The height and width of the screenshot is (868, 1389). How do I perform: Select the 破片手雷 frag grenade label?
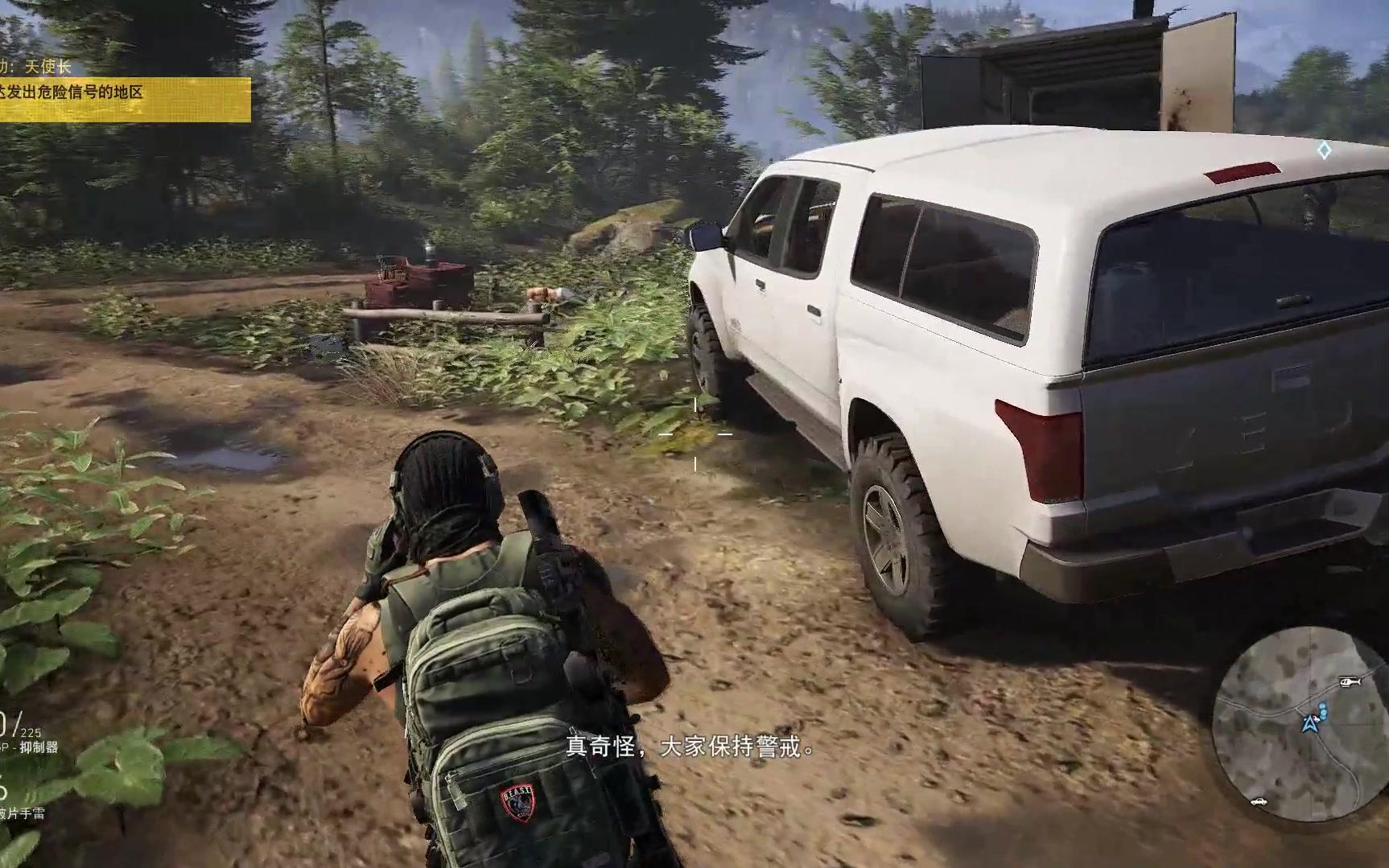pyautogui.click(x=22, y=813)
